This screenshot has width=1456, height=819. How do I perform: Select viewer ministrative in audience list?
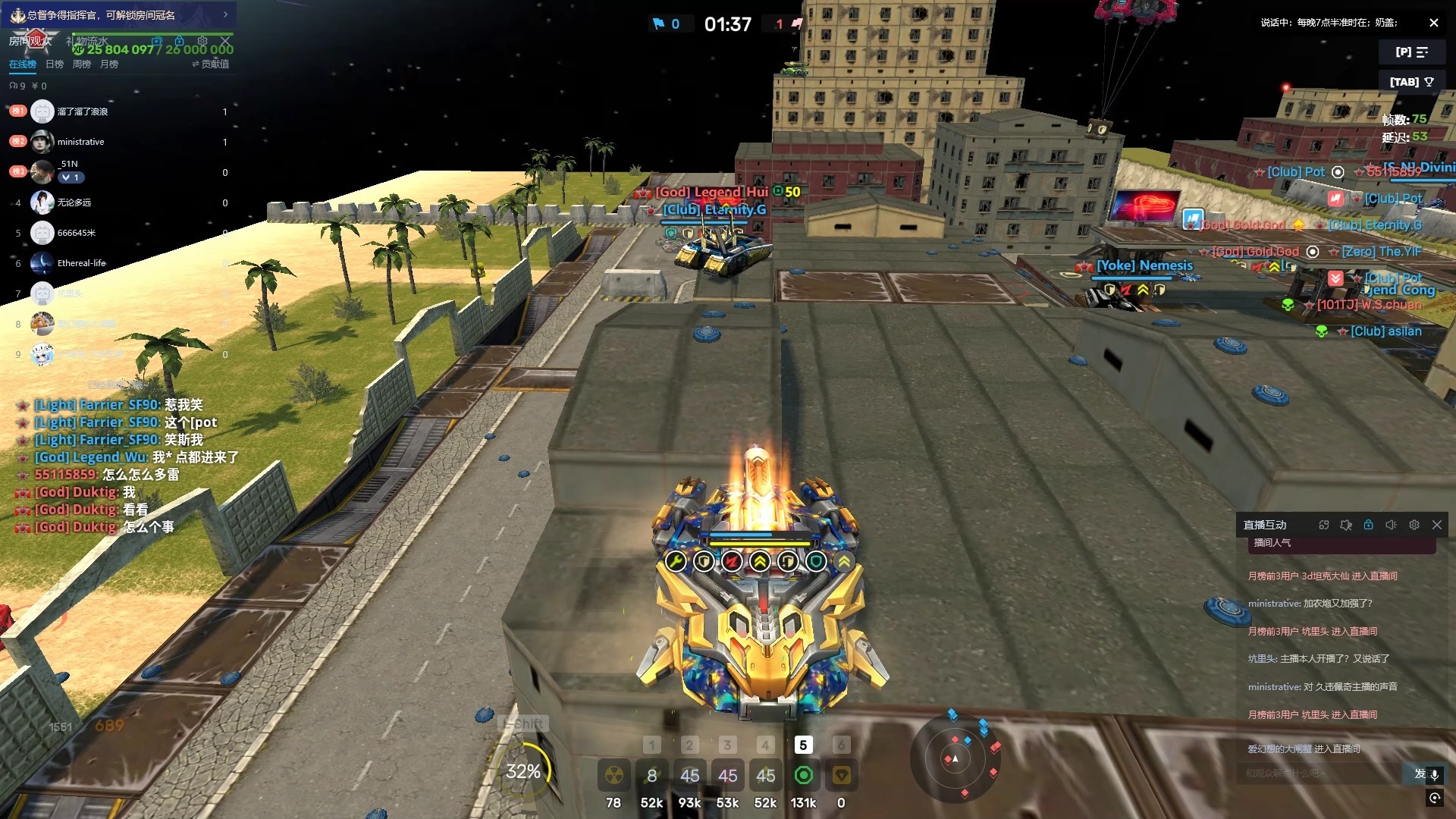(x=80, y=142)
